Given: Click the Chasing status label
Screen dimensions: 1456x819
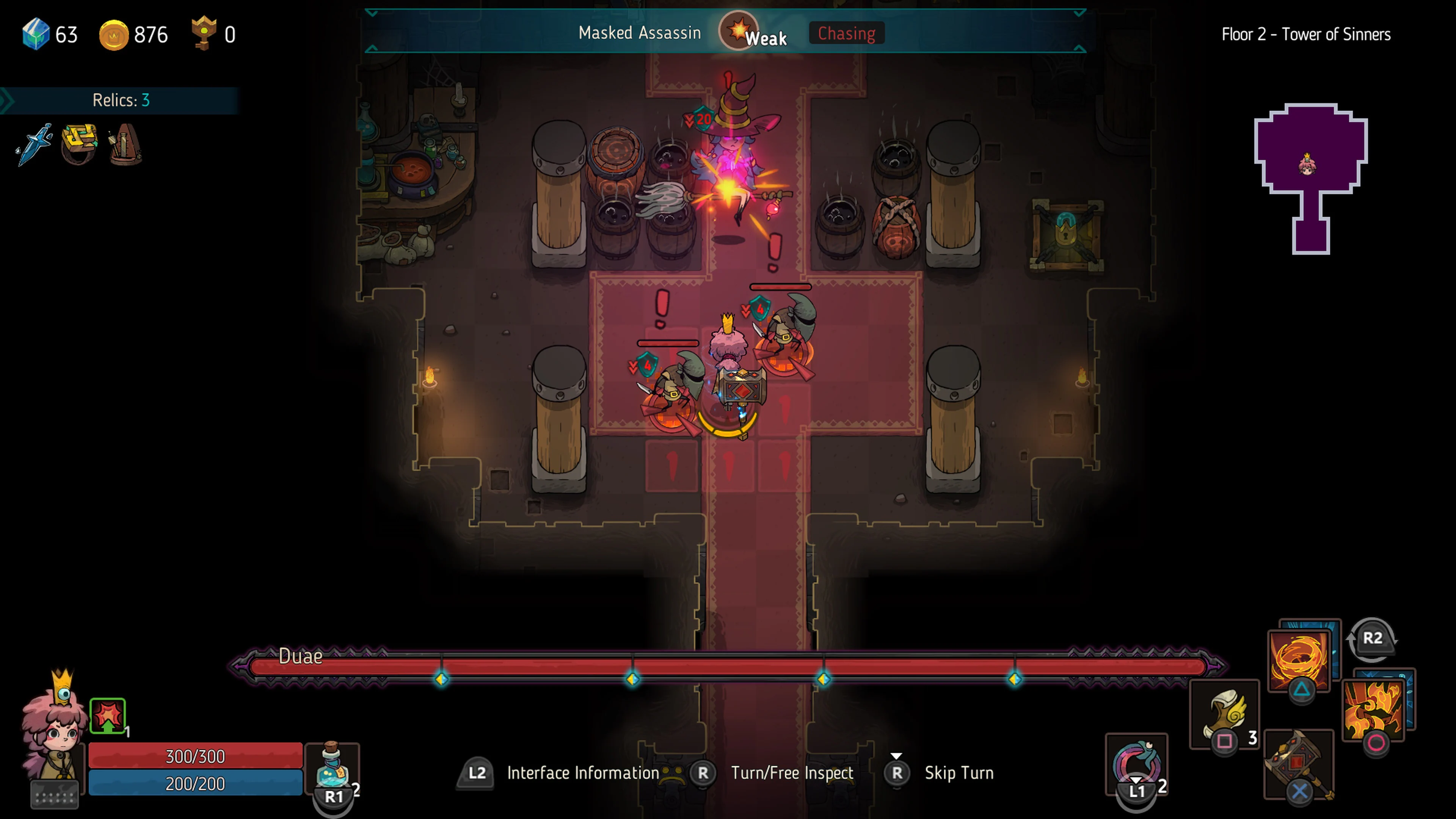Looking at the screenshot, I should point(846,33).
